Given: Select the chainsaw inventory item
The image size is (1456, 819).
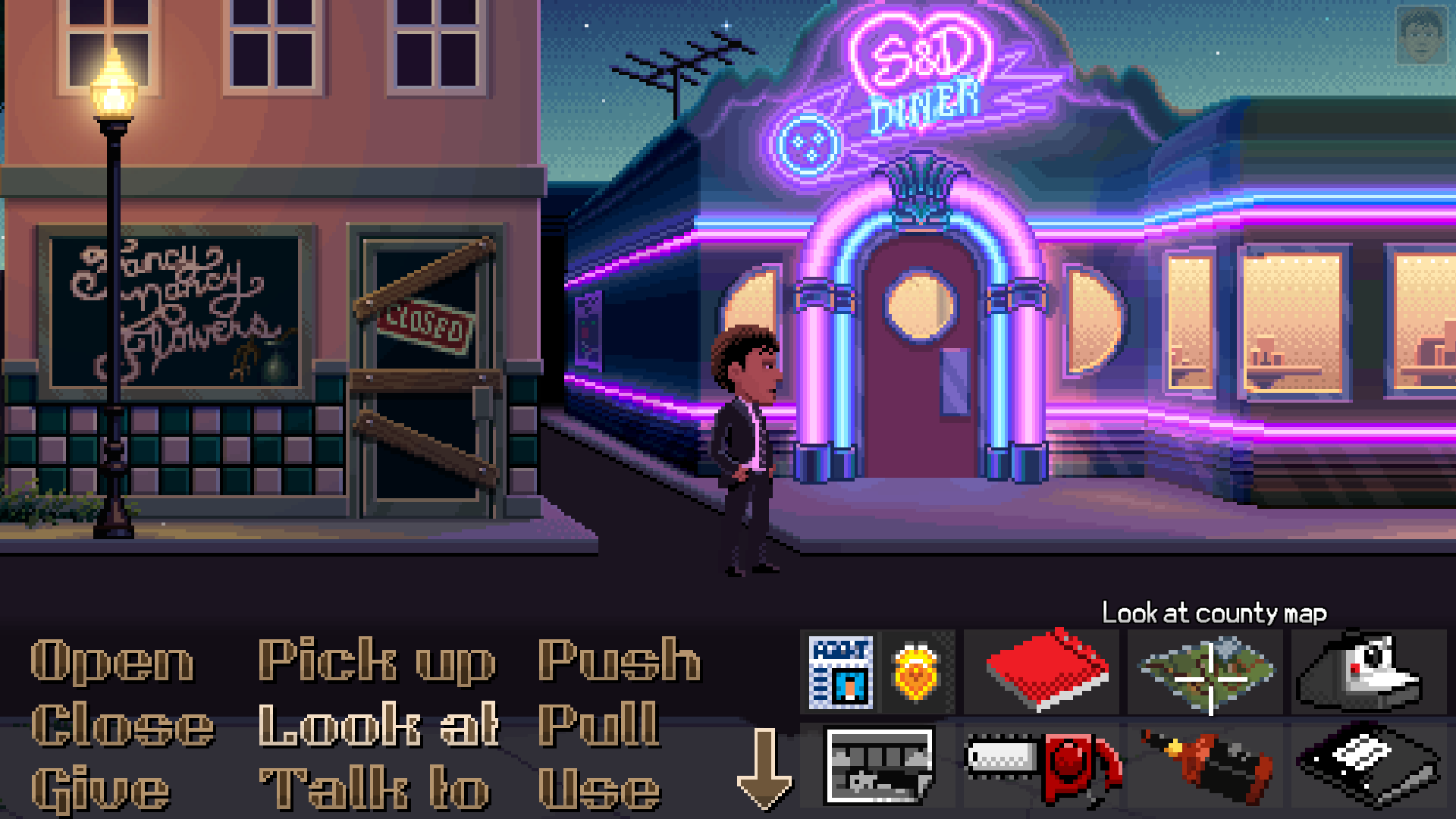Looking at the screenshot, I should (1043, 764).
